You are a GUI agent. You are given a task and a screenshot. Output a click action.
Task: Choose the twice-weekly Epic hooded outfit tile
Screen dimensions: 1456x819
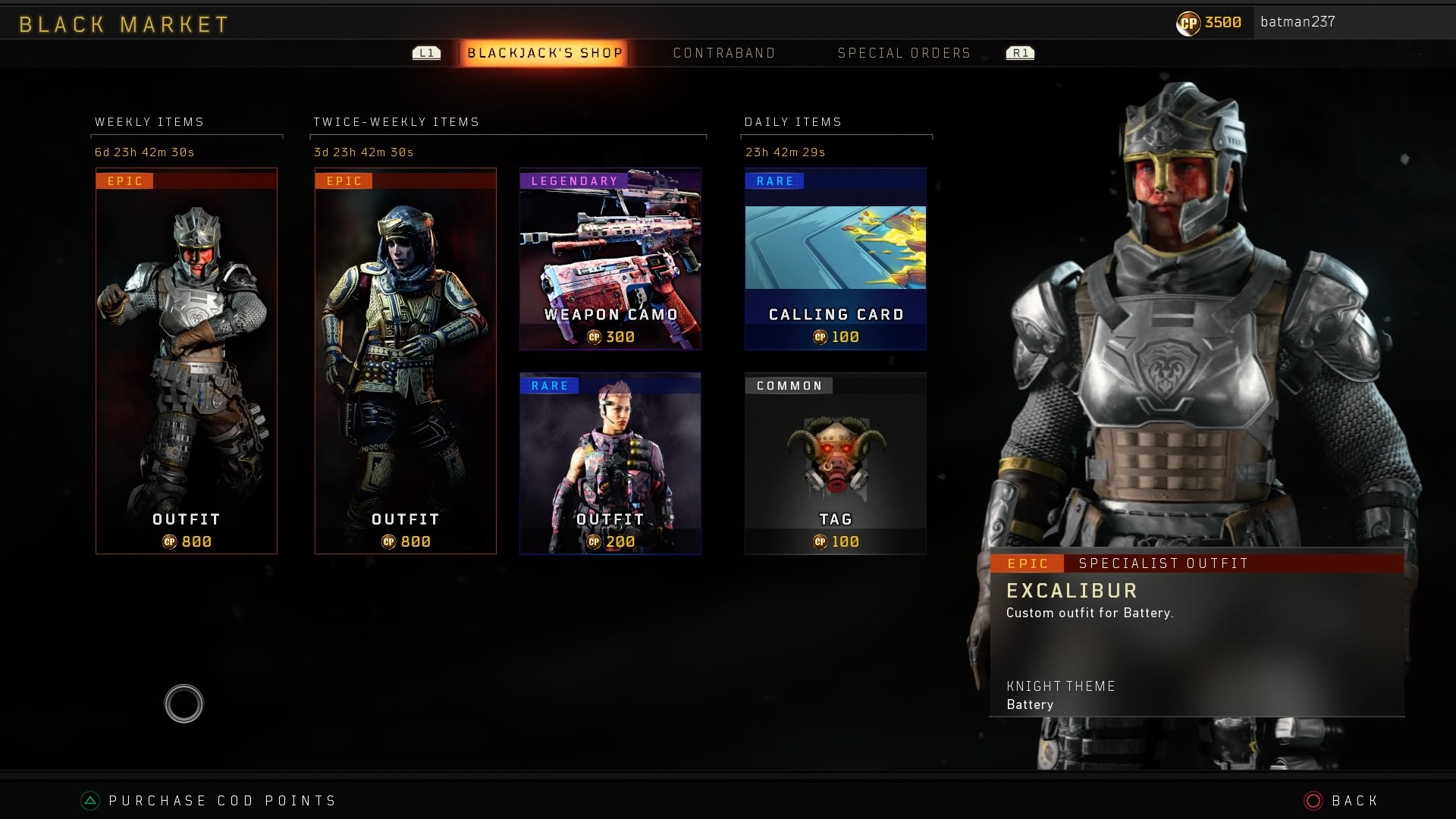pos(406,361)
